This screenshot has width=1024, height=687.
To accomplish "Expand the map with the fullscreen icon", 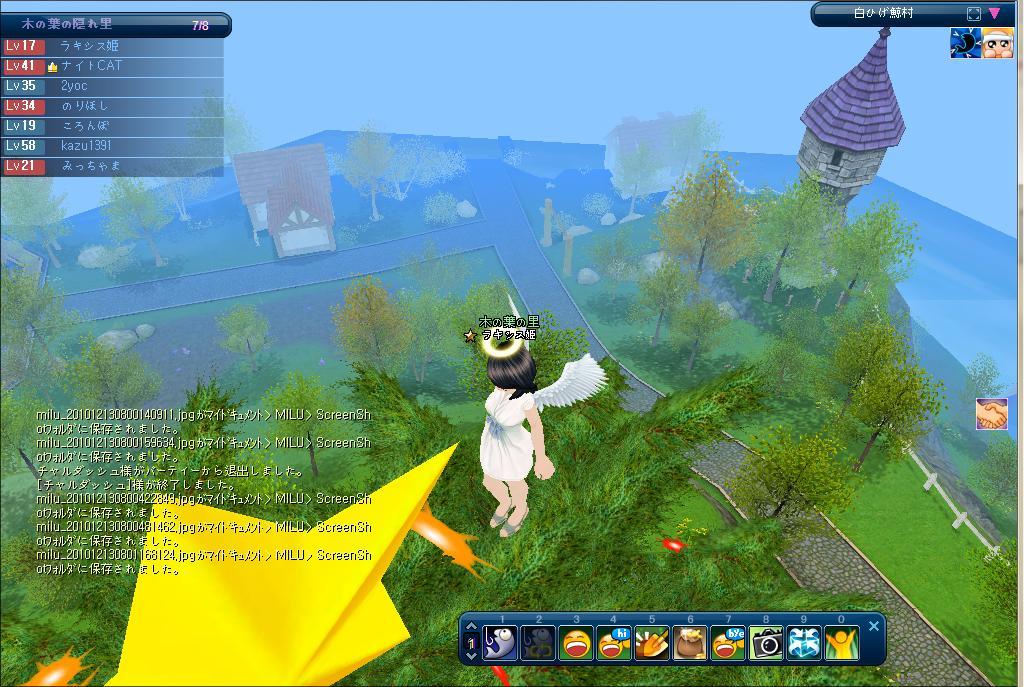I will click(974, 14).
